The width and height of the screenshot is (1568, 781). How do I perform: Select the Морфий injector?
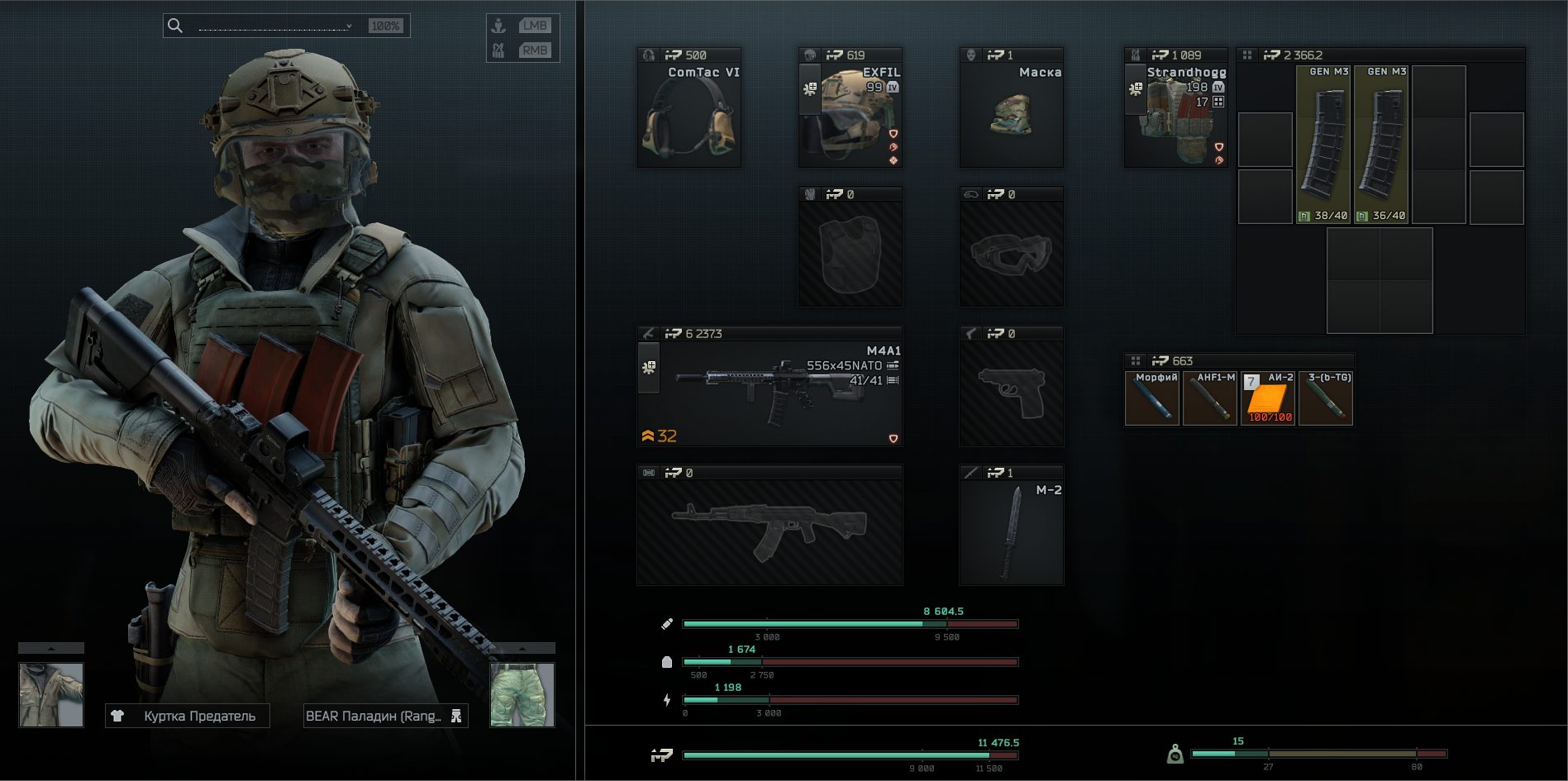pos(1152,399)
